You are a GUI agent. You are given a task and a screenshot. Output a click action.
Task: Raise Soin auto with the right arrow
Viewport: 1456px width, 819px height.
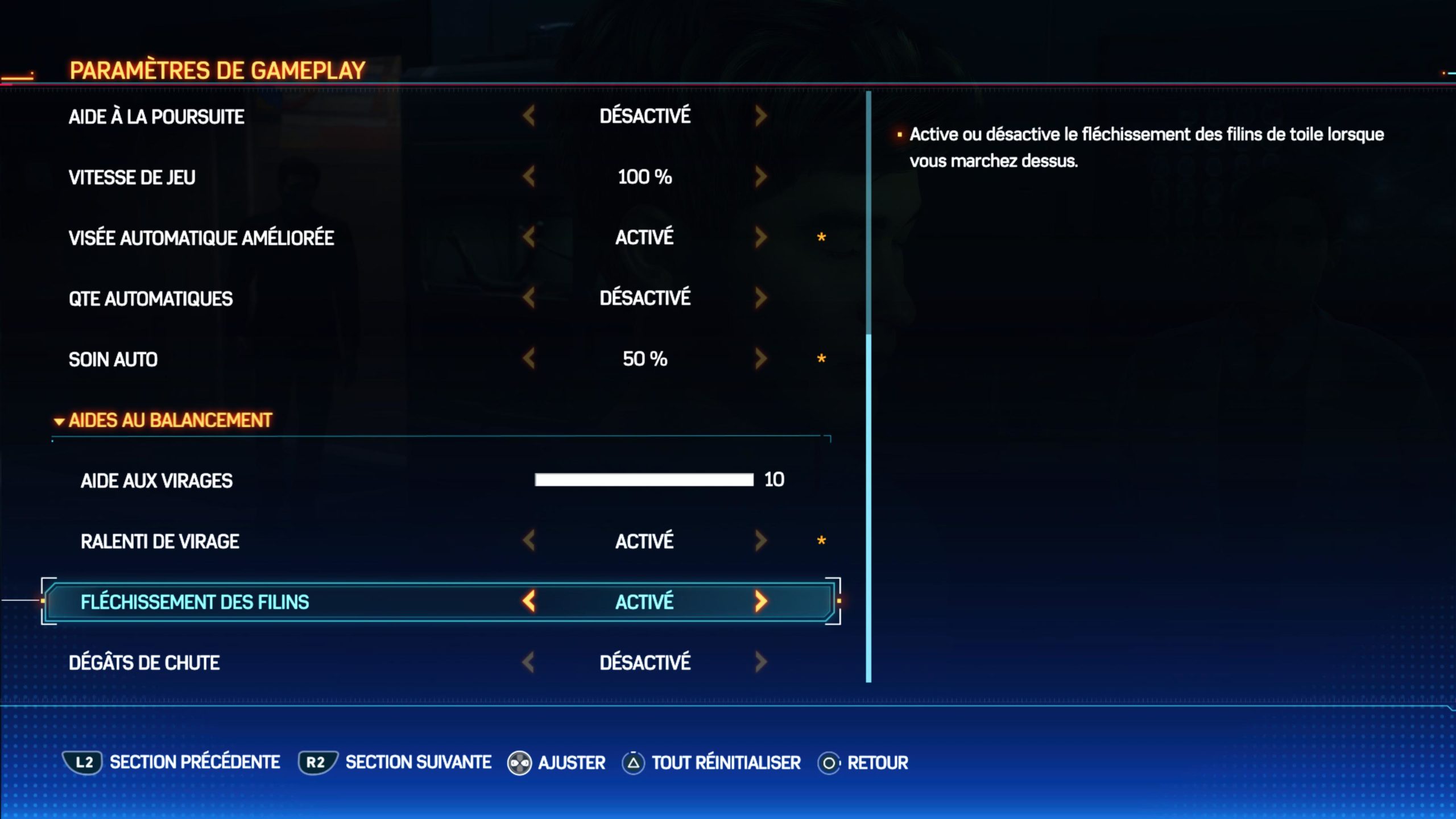coord(760,359)
